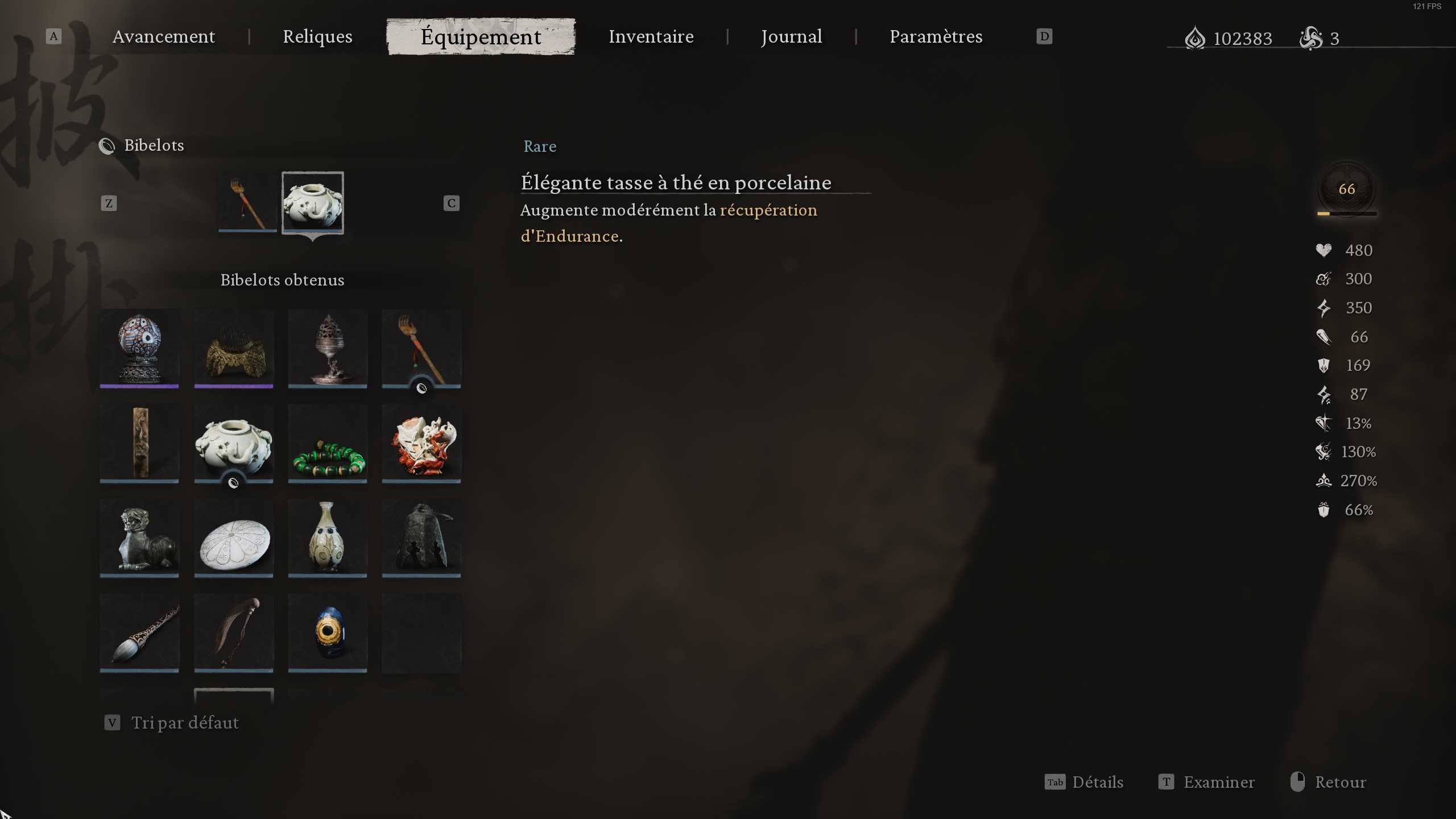The width and height of the screenshot is (1456, 819).
Task: Click the Bibelots category icon
Action: [x=108, y=146]
